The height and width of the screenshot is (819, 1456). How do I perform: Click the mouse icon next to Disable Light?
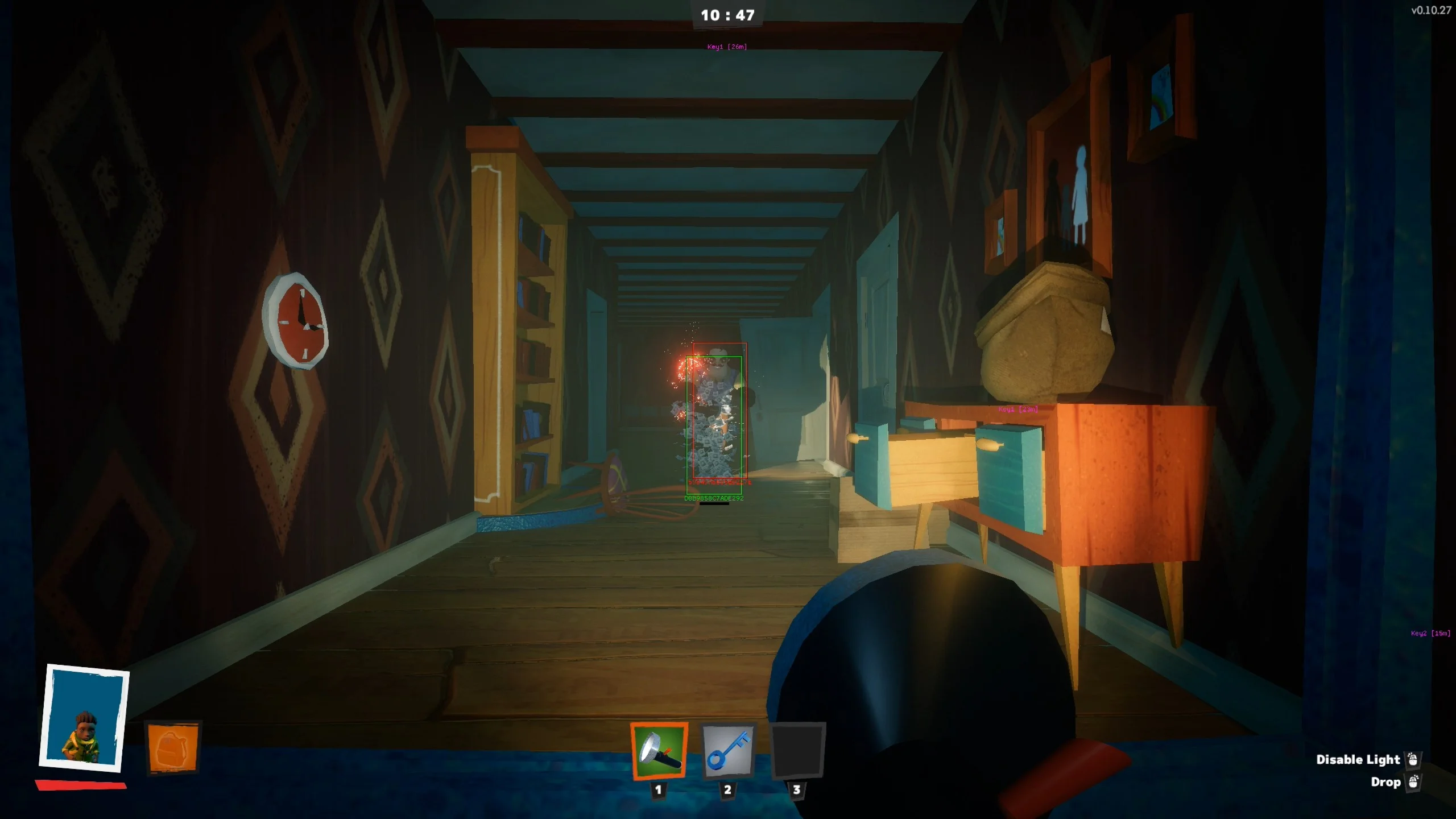point(1414,759)
